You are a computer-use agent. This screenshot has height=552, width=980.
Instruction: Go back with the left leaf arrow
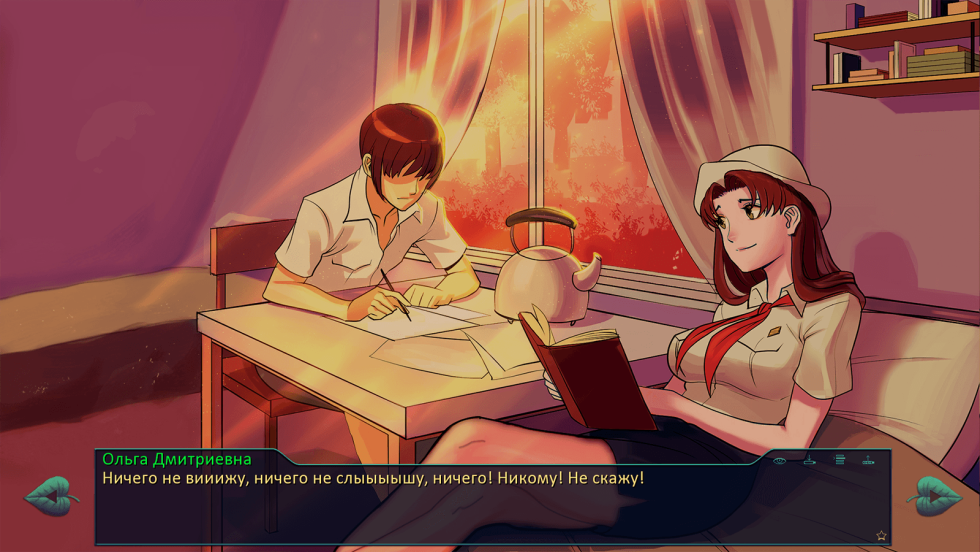pos(52,496)
